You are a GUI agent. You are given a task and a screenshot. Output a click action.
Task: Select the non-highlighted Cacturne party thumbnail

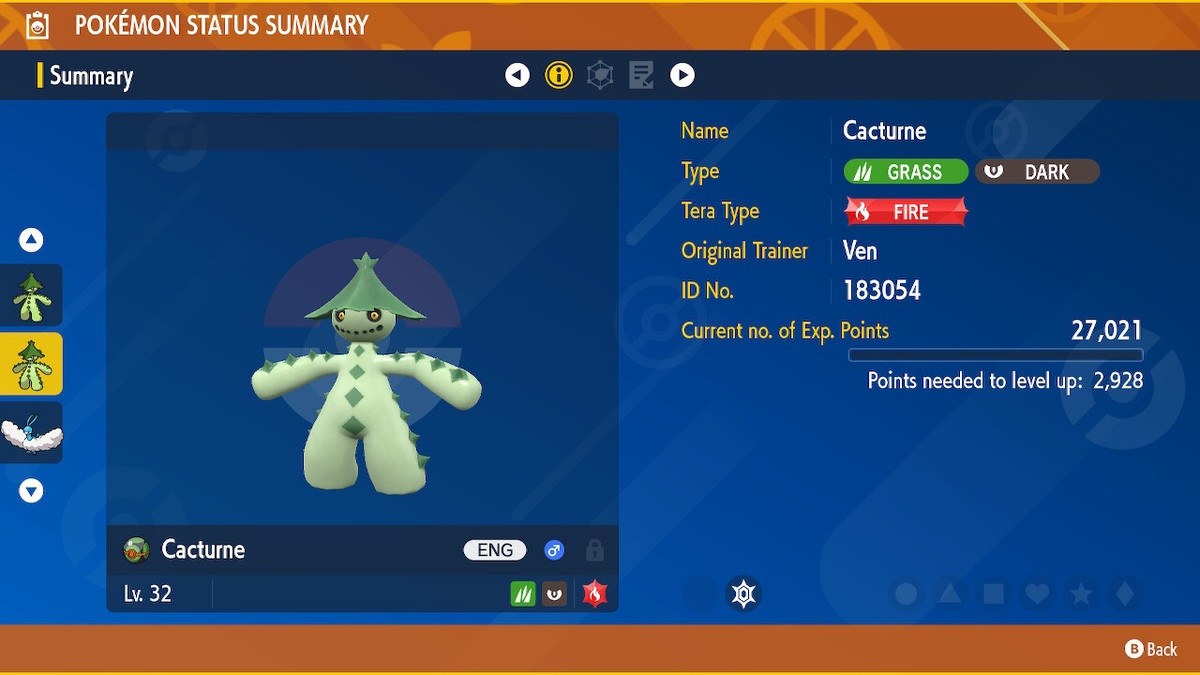pyautogui.click(x=31, y=296)
